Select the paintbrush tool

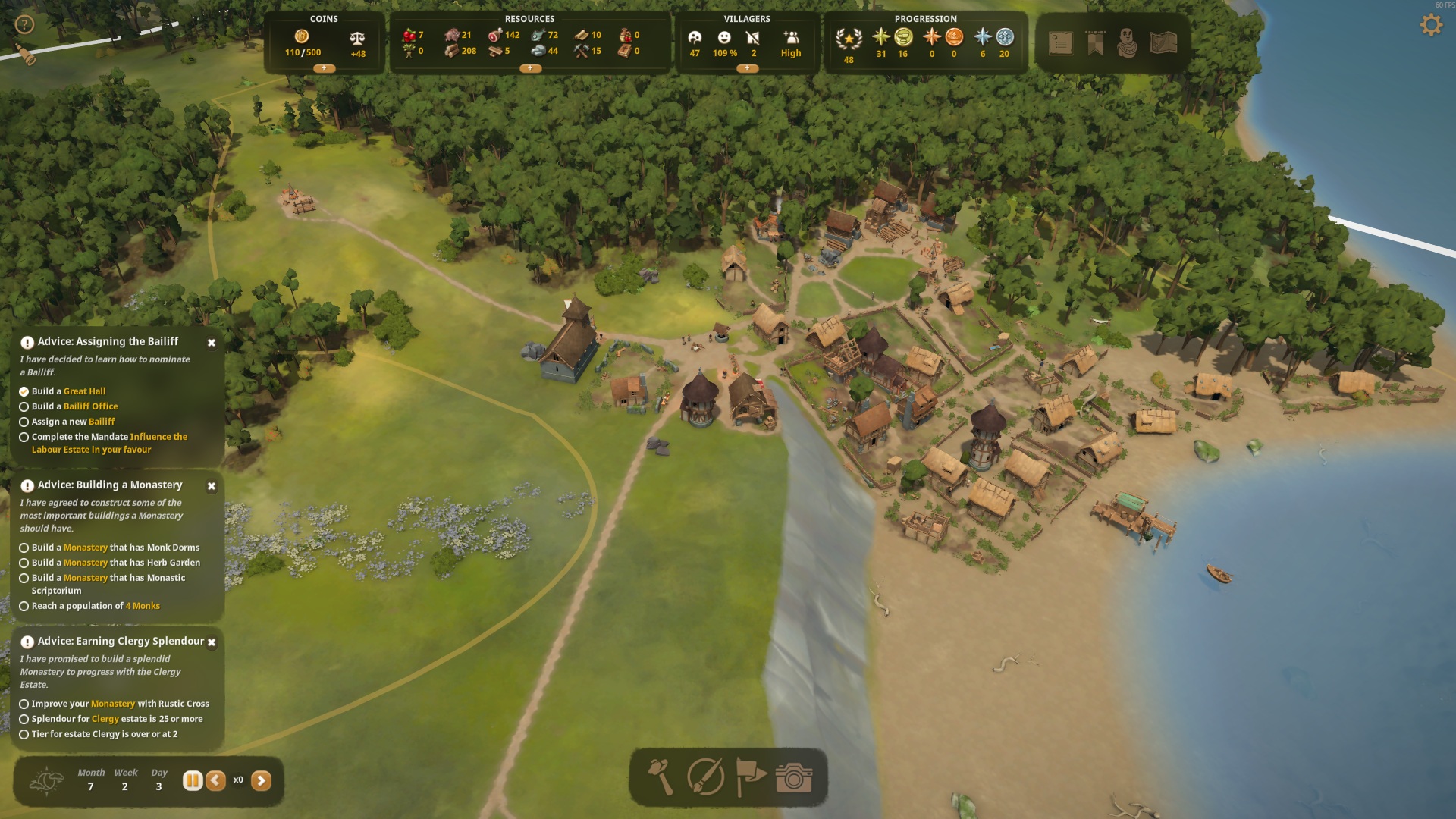tap(705, 777)
